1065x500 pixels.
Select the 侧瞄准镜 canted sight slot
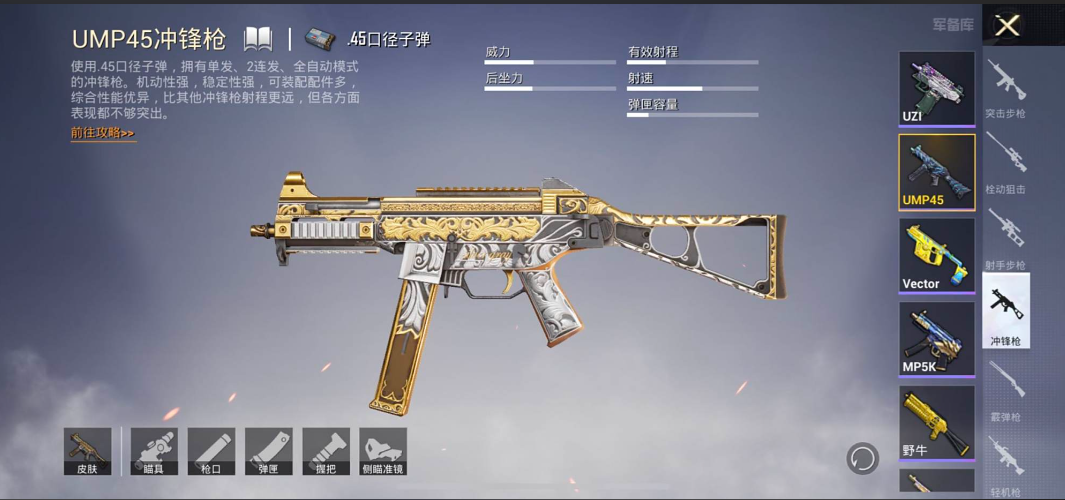click(383, 452)
